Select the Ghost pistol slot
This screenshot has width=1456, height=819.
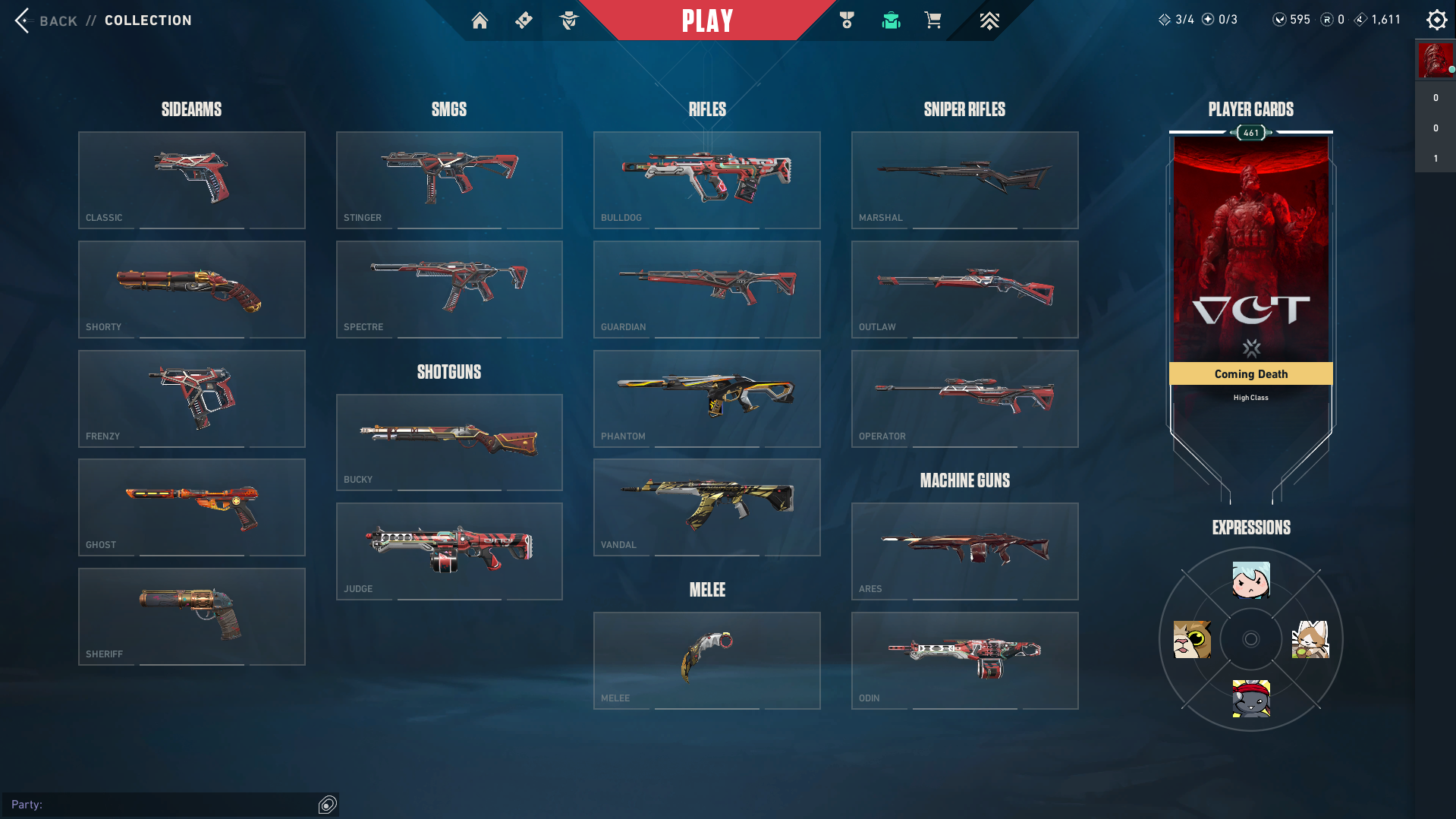(x=191, y=507)
